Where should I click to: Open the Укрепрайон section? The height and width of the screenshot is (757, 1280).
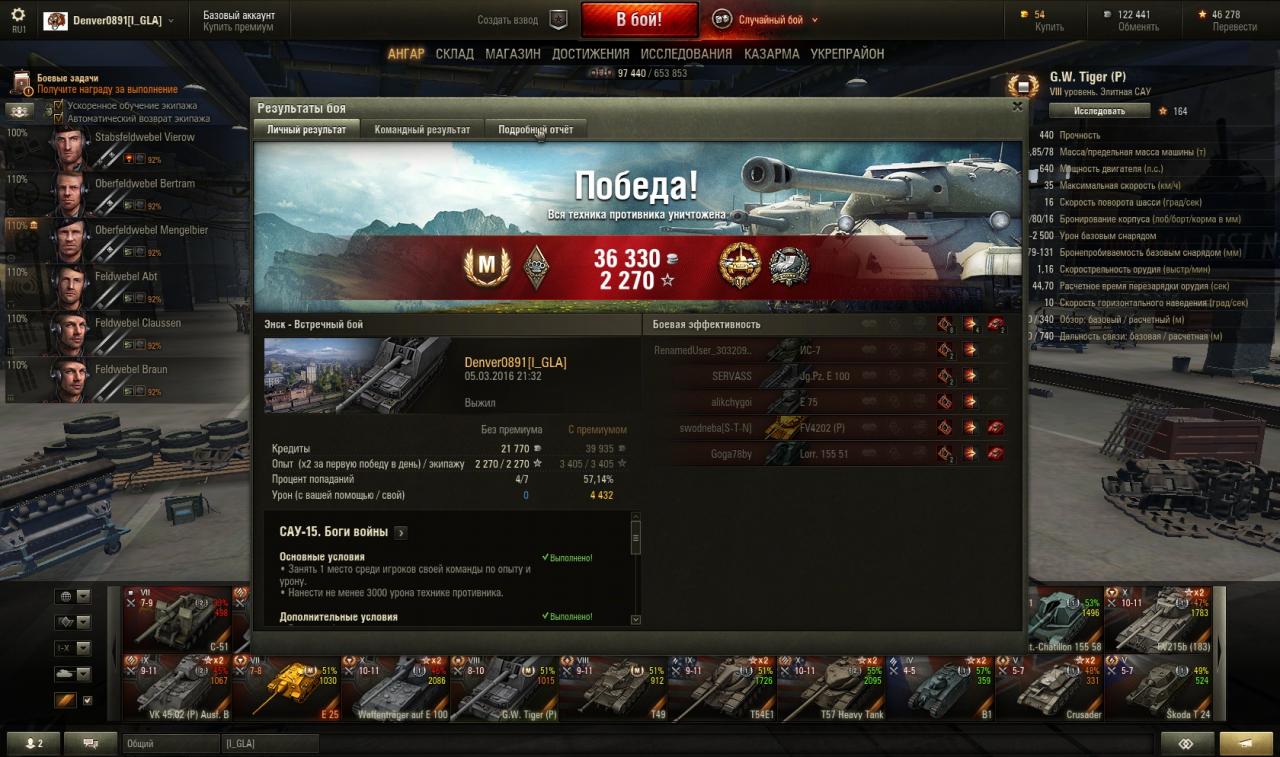[x=847, y=54]
